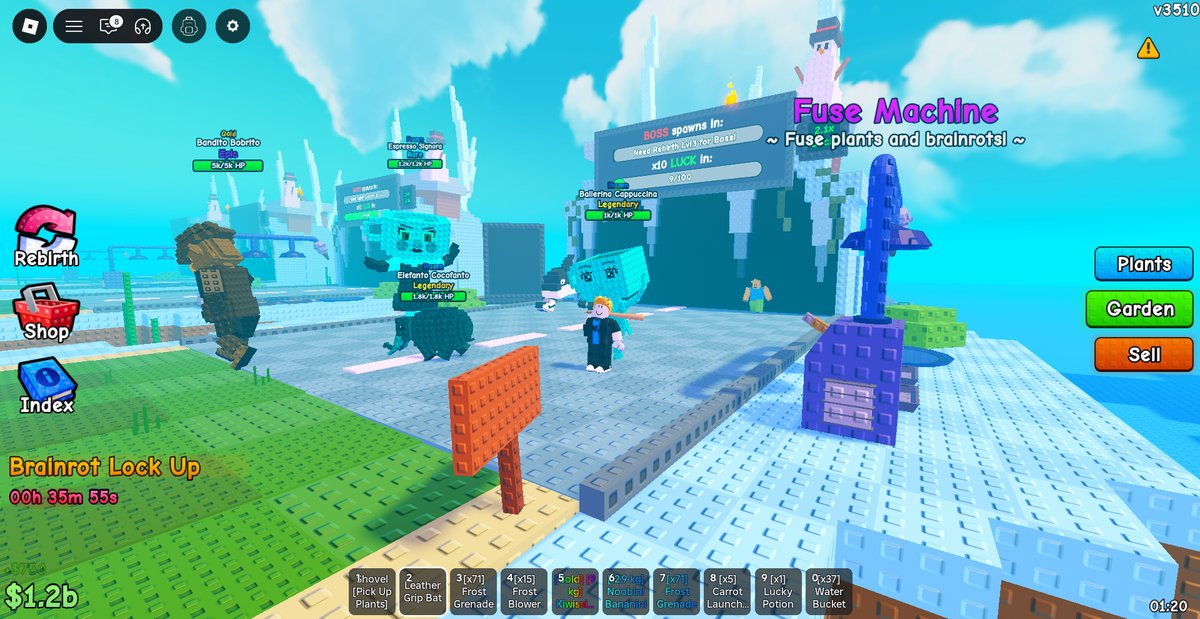Open the gear settings button
Screen dimensions: 1200x619
(x=233, y=26)
